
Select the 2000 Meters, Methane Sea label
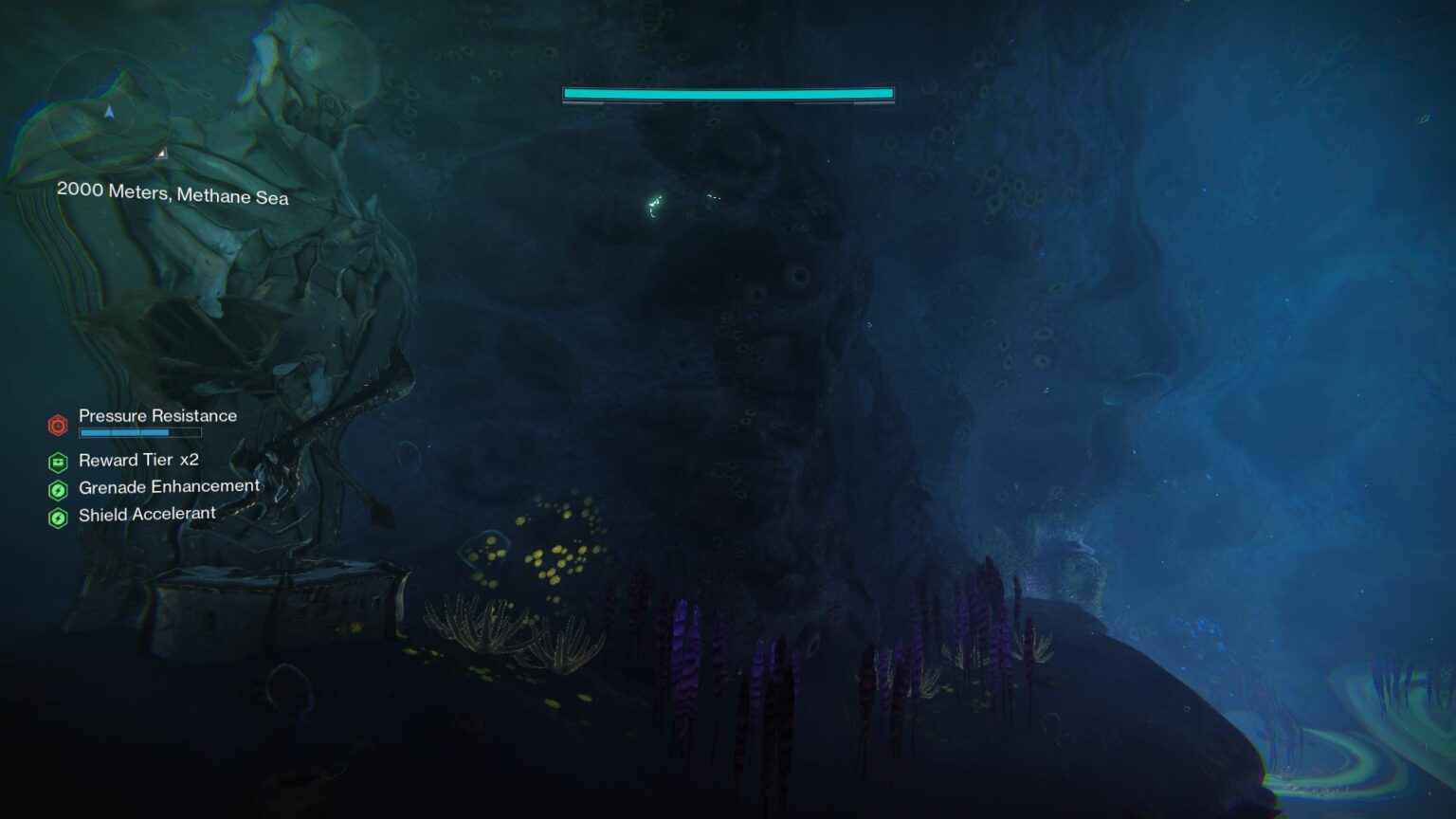coord(173,197)
